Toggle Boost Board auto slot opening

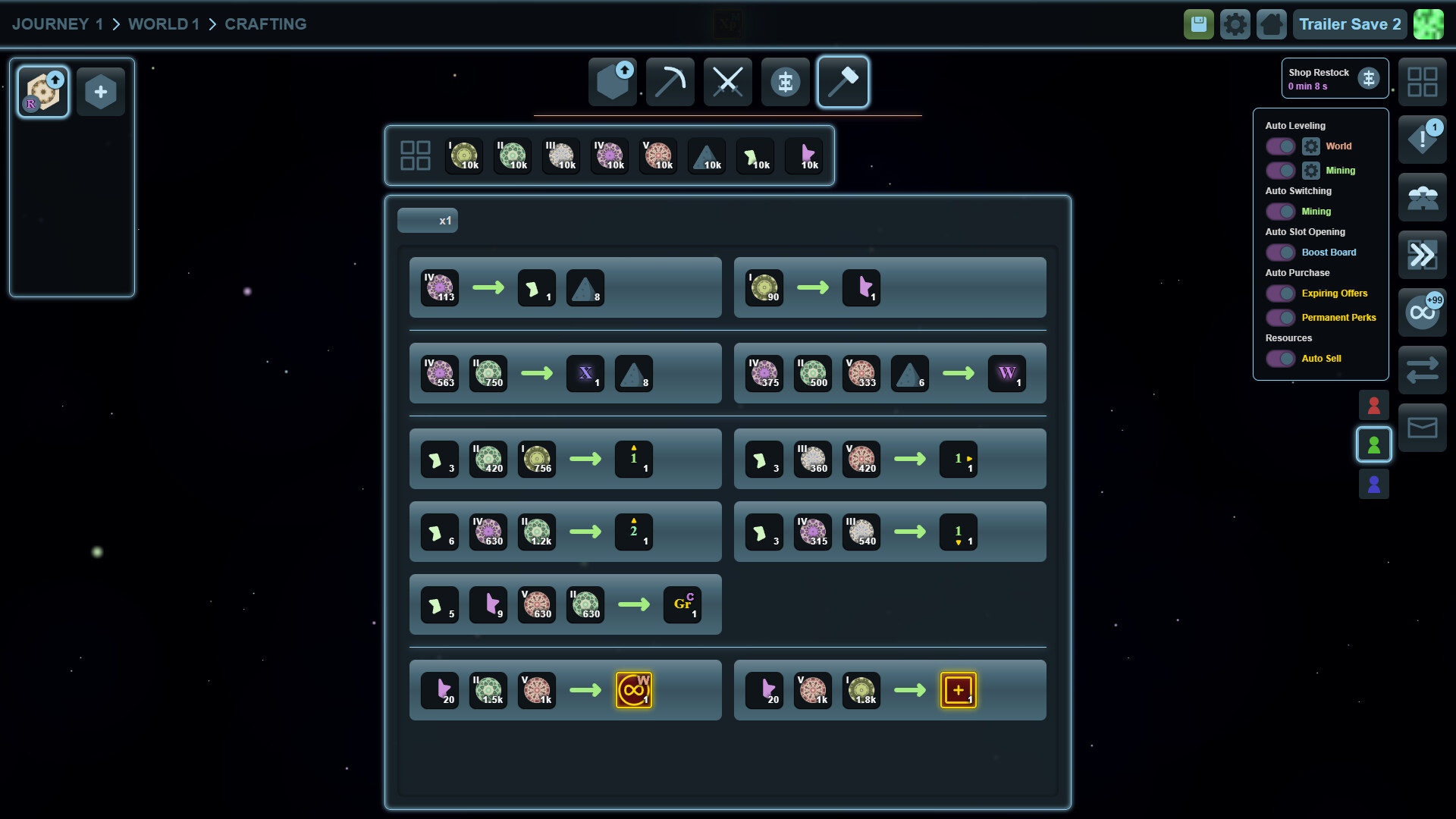tap(1280, 252)
